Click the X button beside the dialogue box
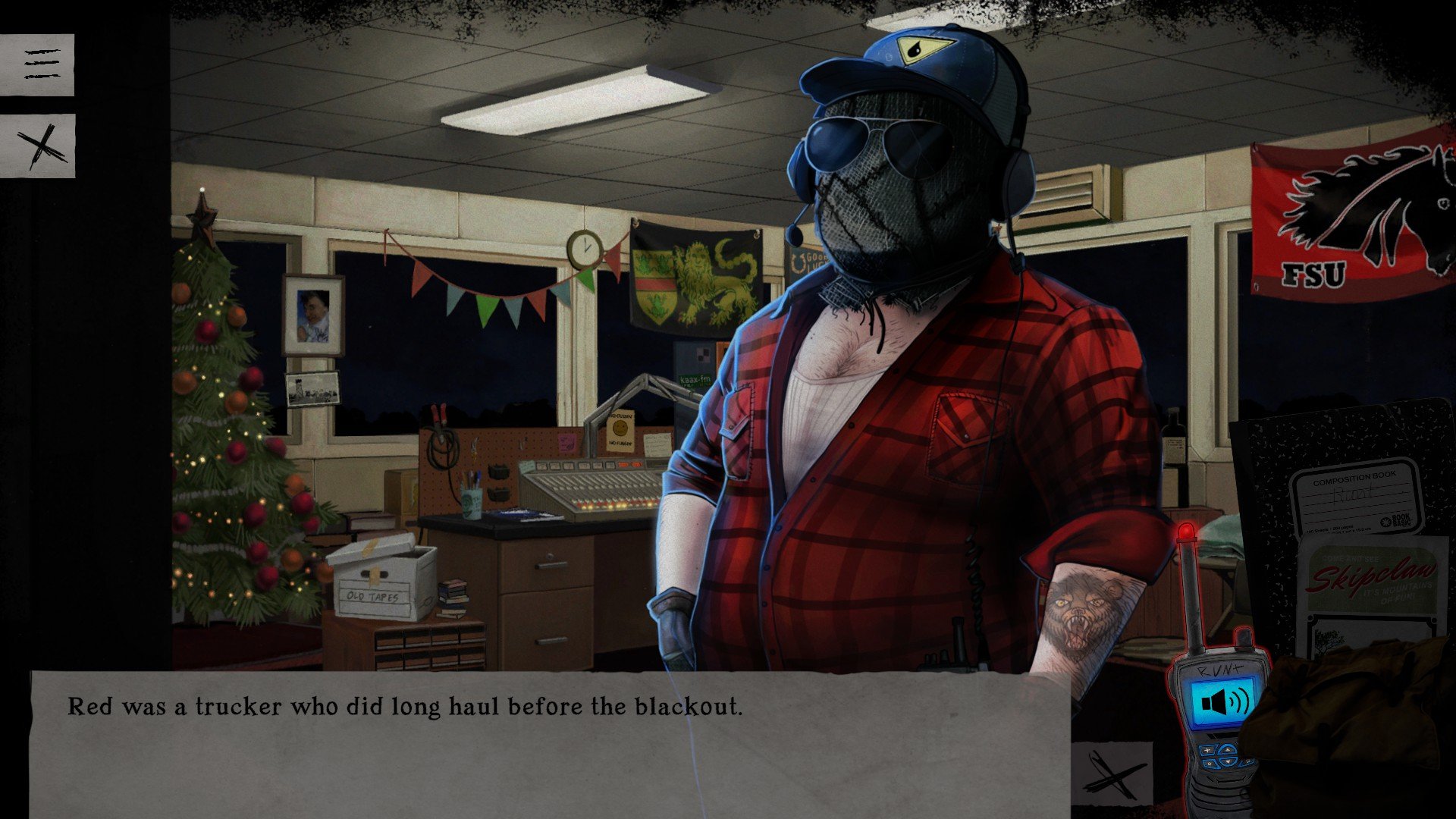The image size is (1456, 819). pyautogui.click(x=1112, y=773)
